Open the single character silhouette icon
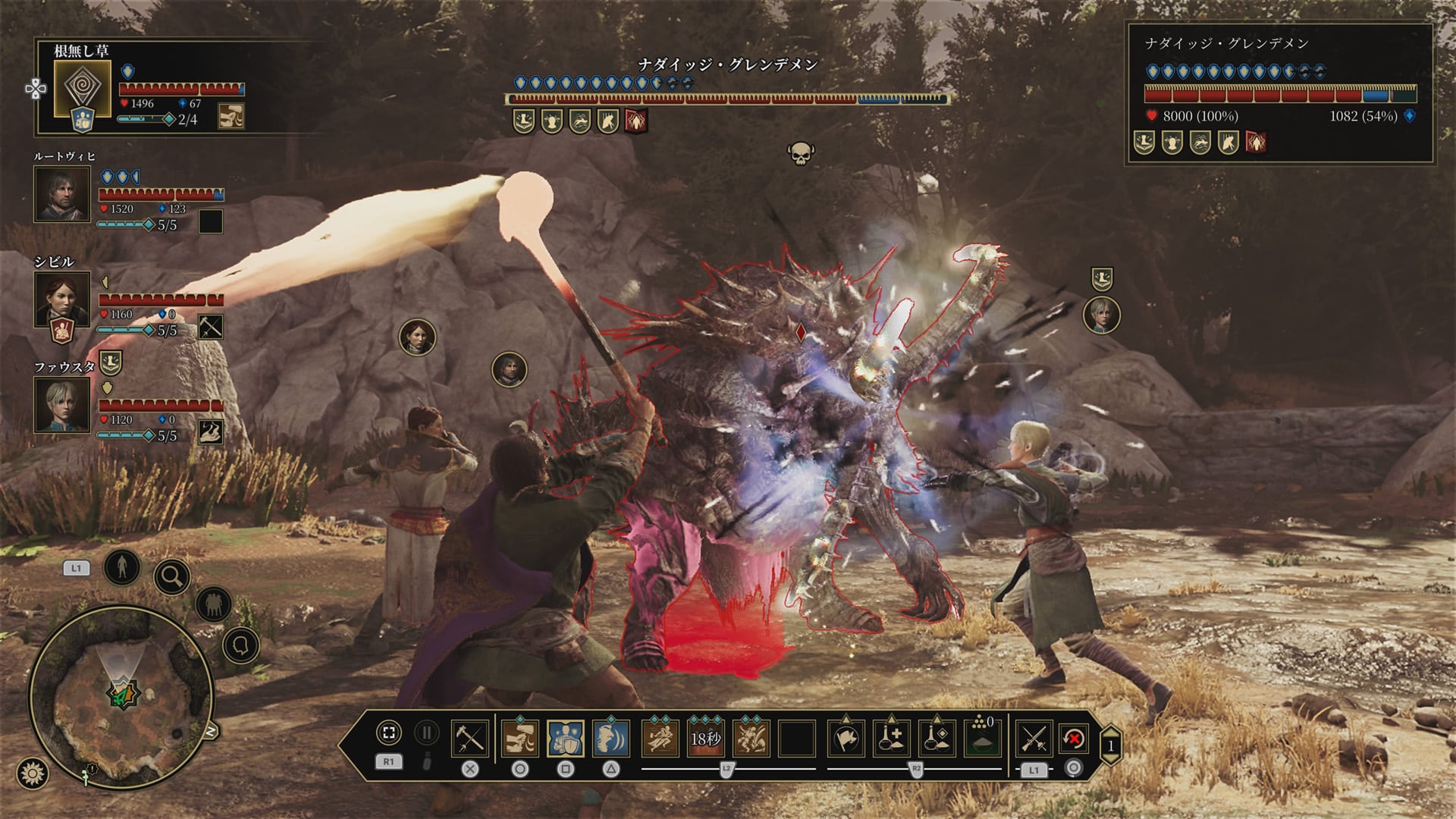The height and width of the screenshot is (819, 1456). [122, 566]
